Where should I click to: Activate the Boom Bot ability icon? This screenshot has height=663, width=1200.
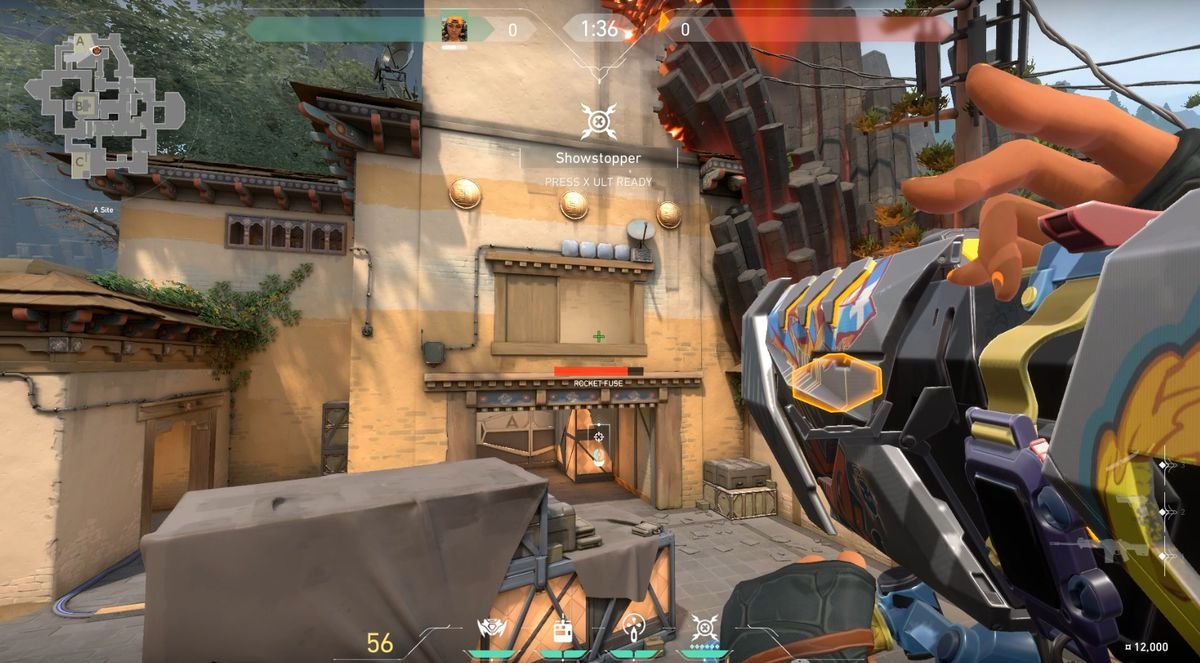491,628
